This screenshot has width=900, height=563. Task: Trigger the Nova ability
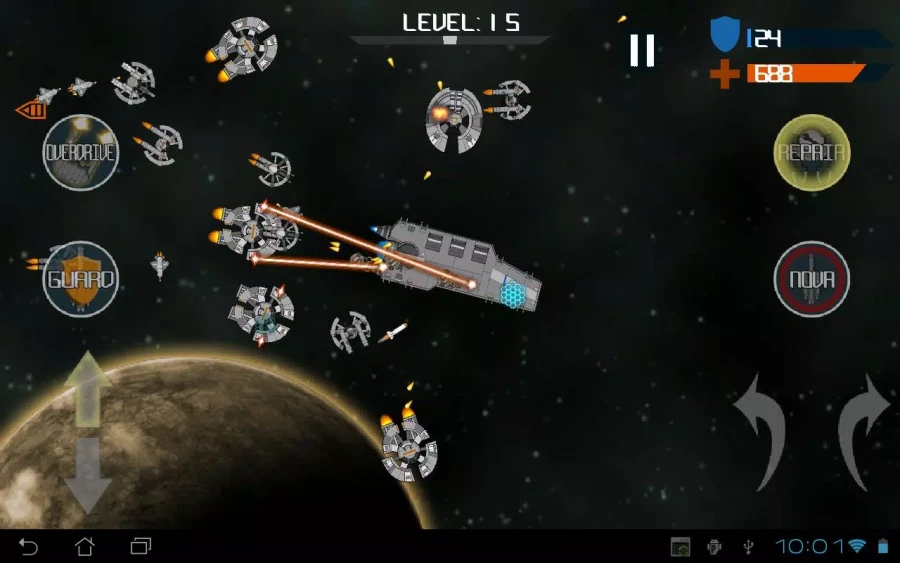pos(812,279)
